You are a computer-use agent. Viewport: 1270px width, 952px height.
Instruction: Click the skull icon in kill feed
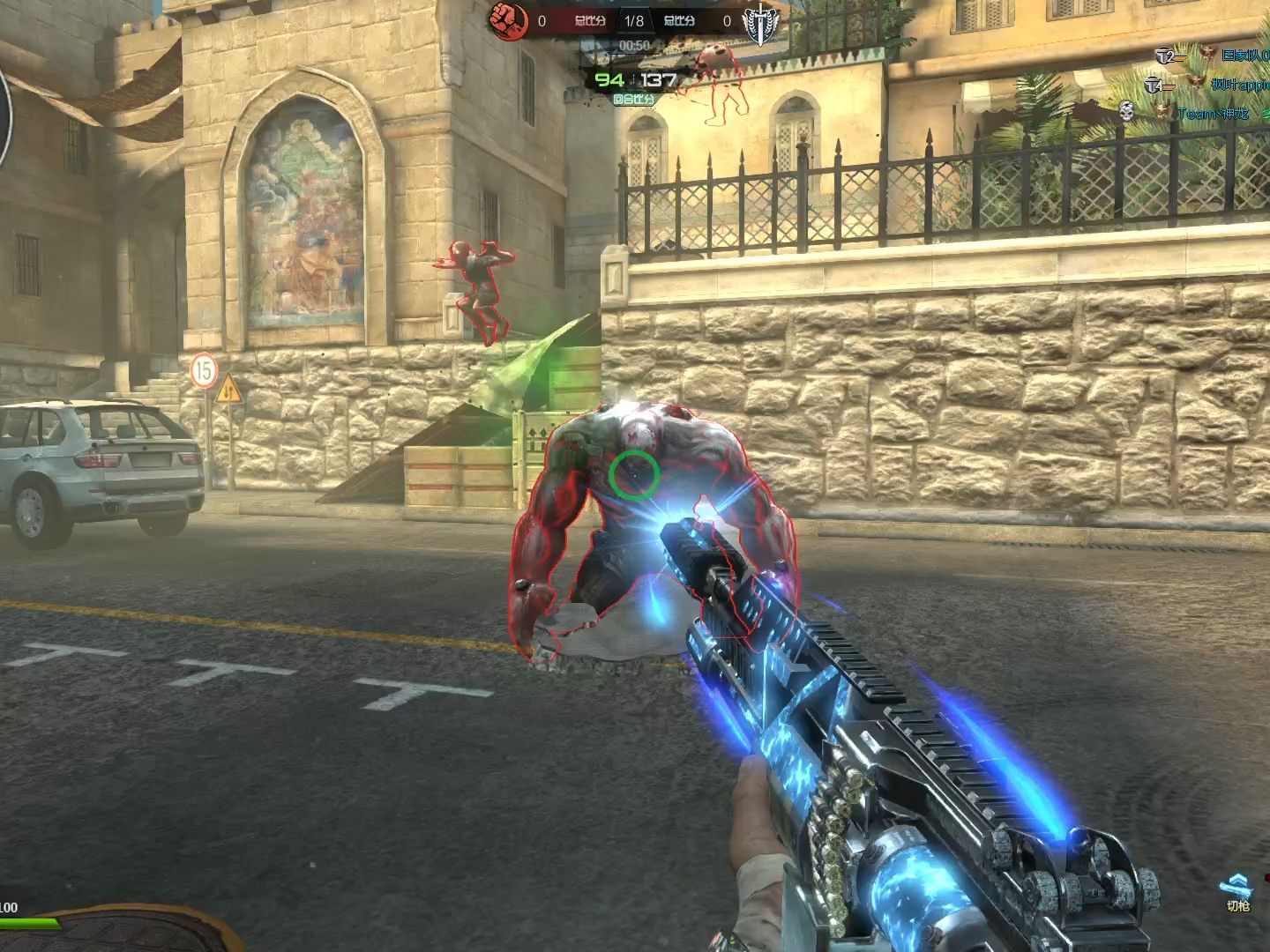coord(1126,111)
